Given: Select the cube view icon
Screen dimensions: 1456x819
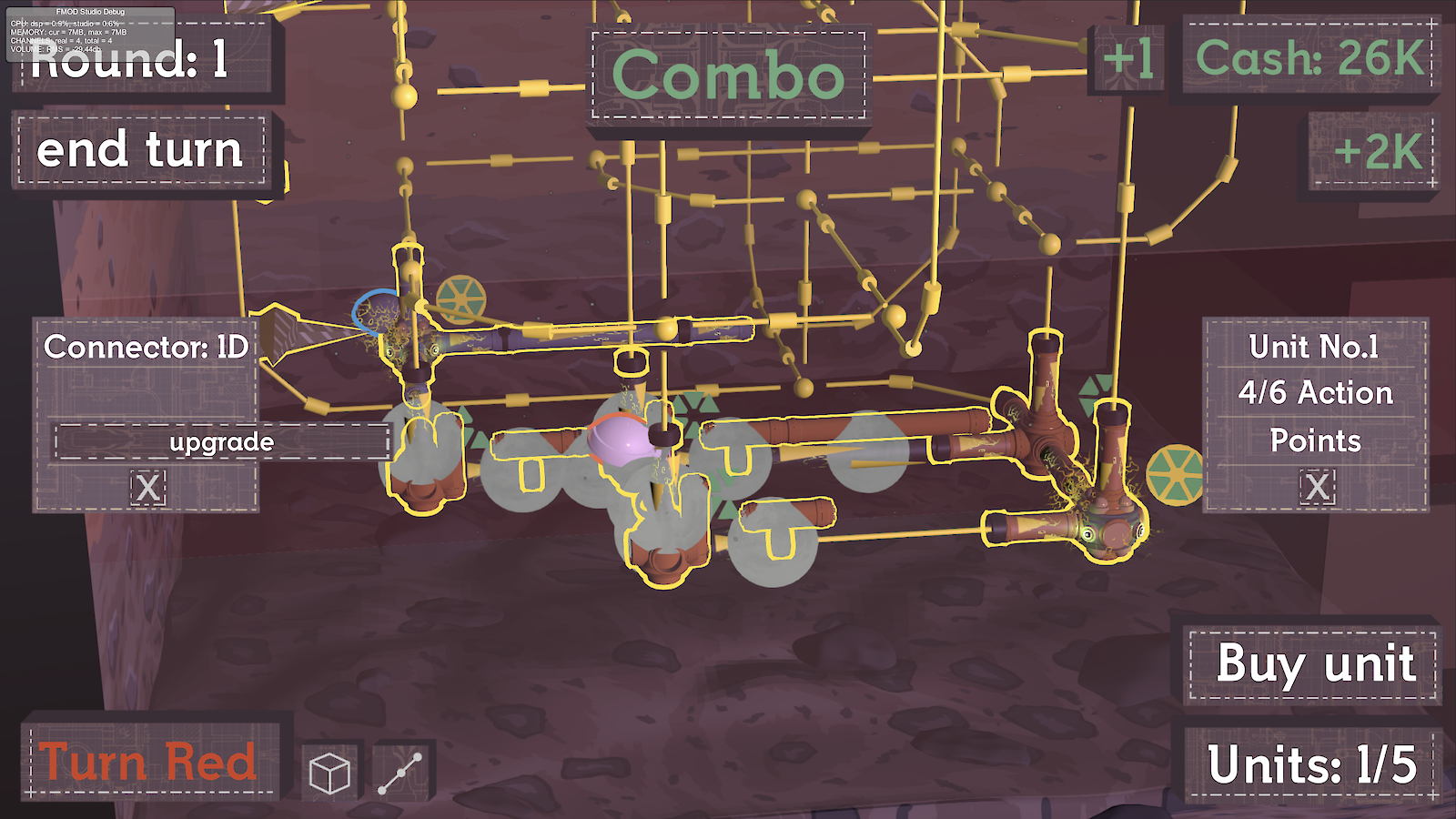Looking at the screenshot, I should (329, 773).
